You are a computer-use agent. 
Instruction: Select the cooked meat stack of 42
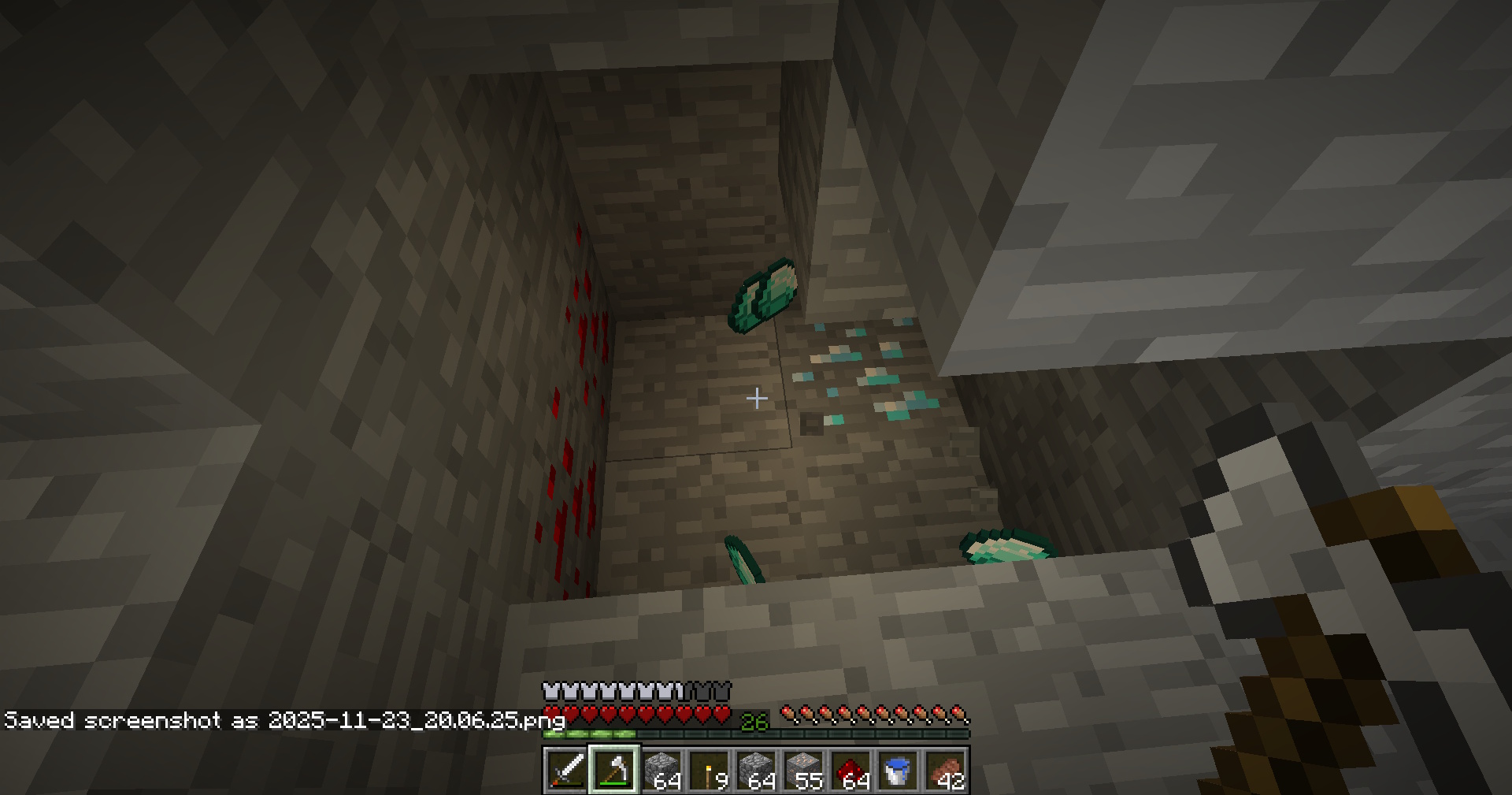point(944,770)
